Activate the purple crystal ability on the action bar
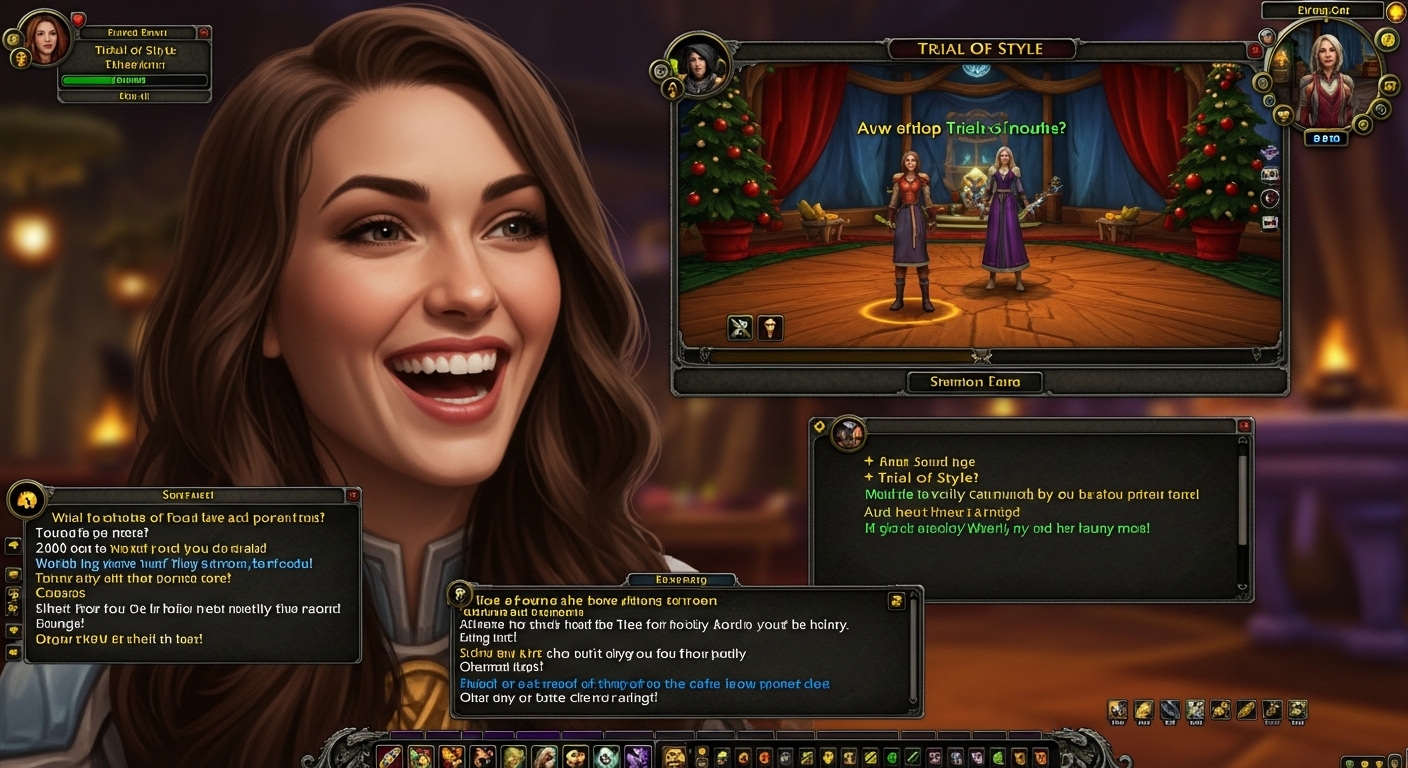Viewport: 1408px width, 768px height. coord(638,757)
